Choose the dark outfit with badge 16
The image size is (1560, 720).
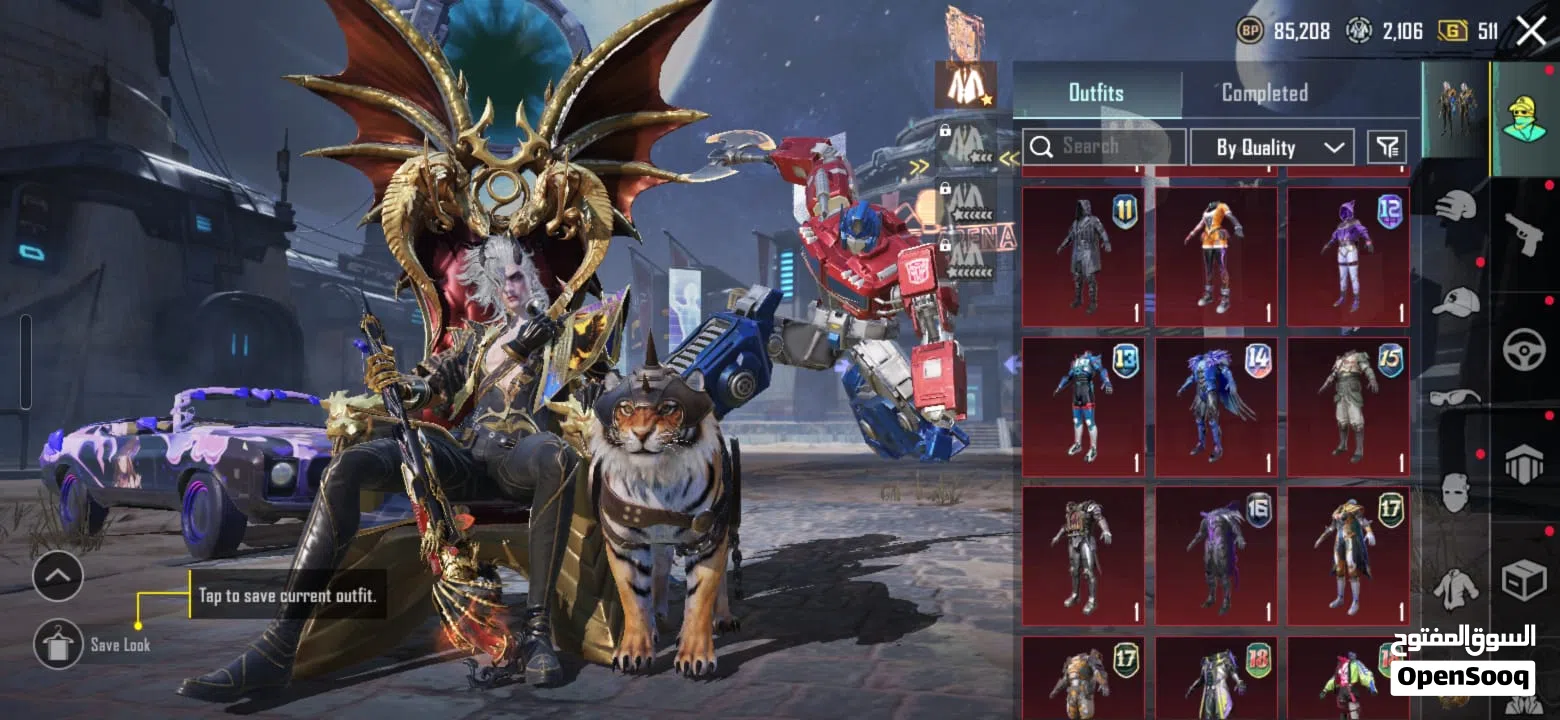tap(1216, 556)
